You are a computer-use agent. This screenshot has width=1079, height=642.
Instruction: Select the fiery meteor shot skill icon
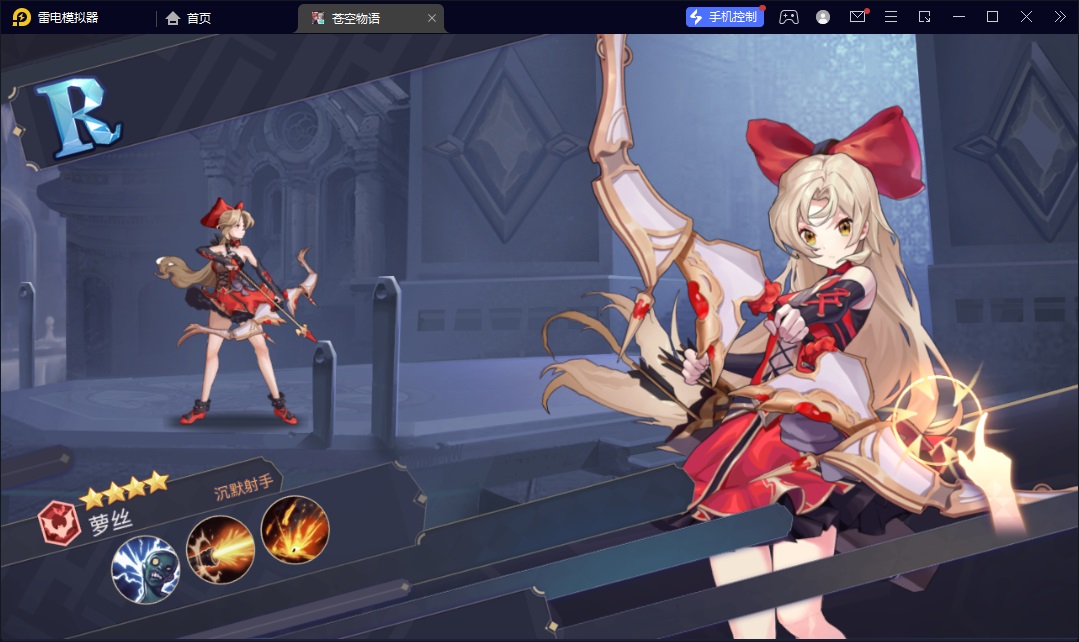click(295, 530)
